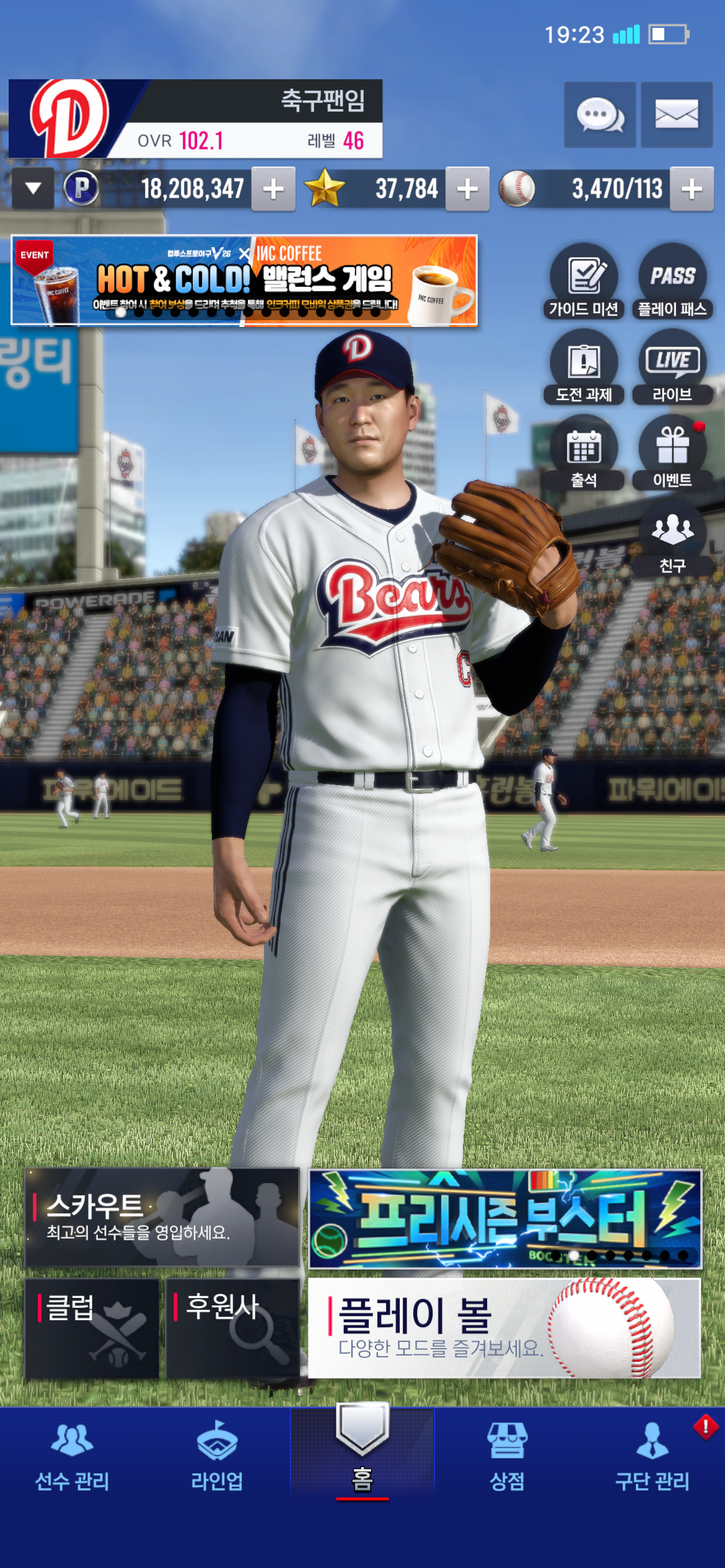The image size is (725, 1568).
Task: Open the HOT & COLD event banner
Action: coord(244,281)
